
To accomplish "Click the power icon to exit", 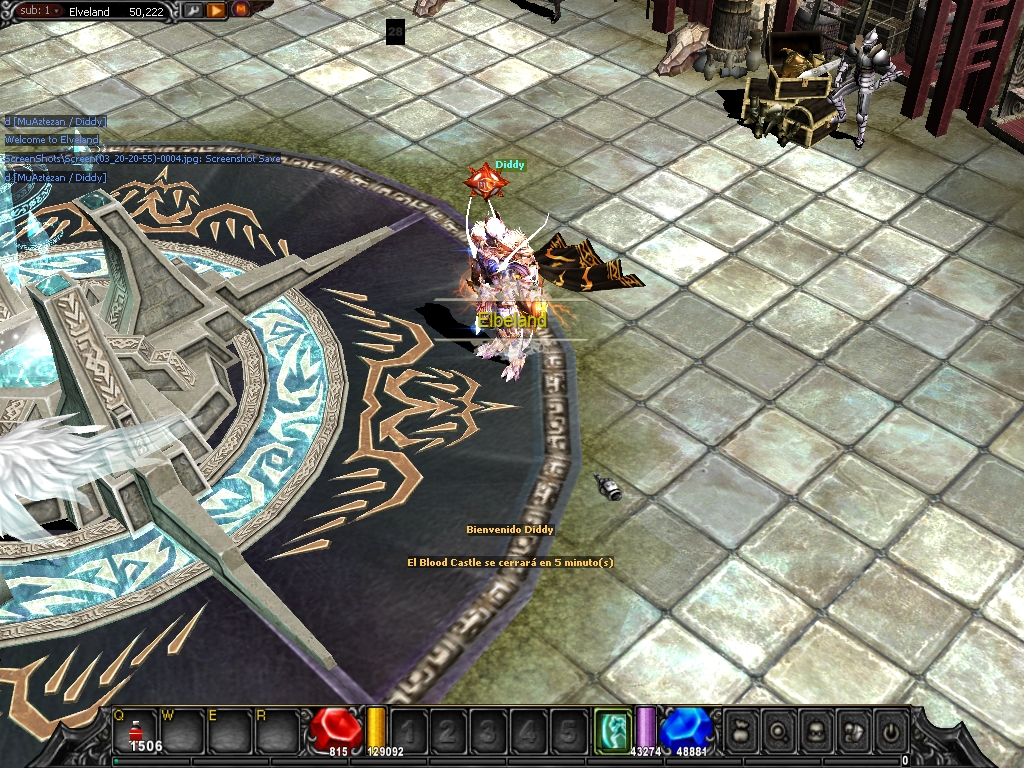I will 888,731.
